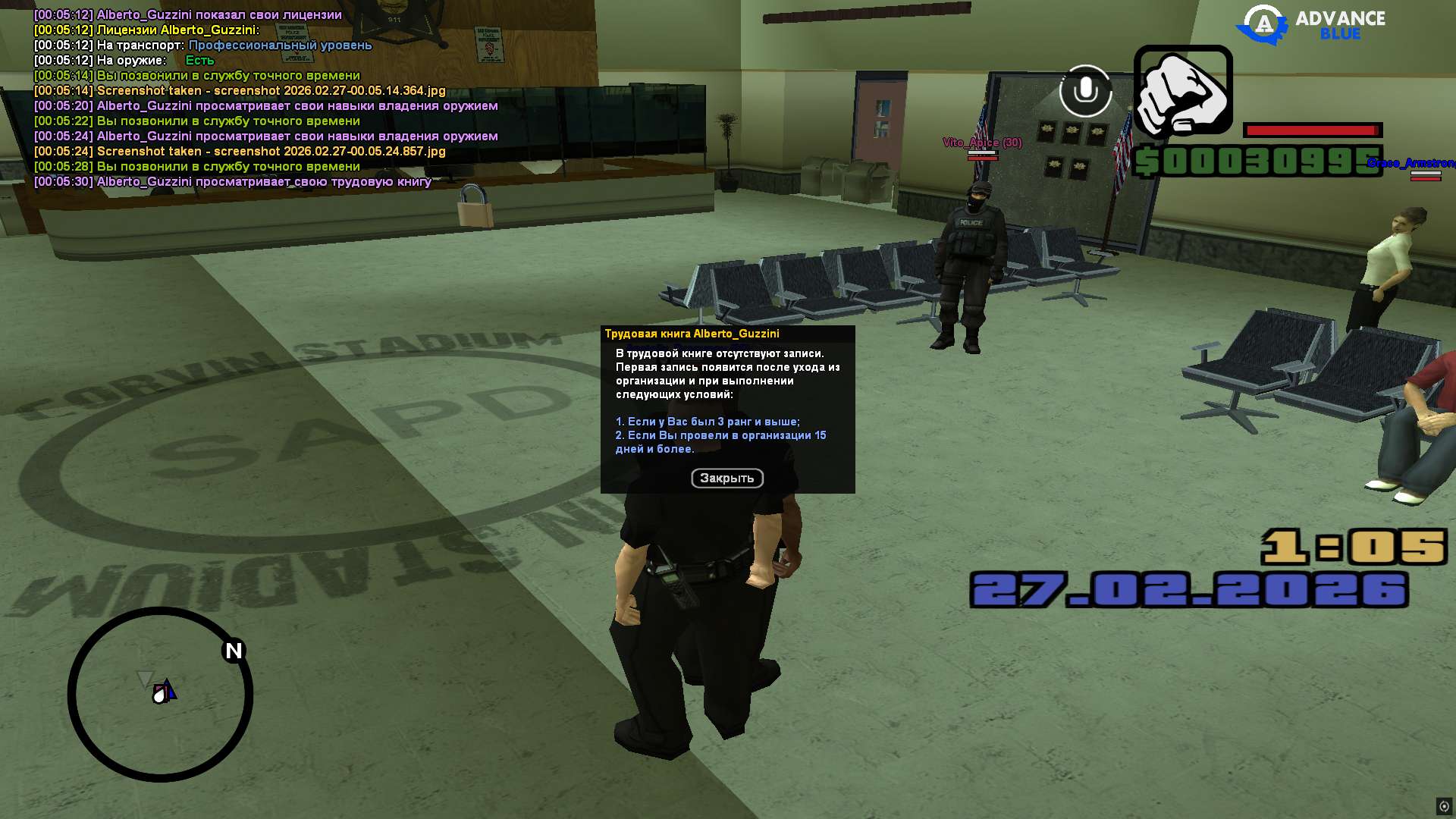Select the fist weapon icon

pyautogui.click(x=1183, y=91)
